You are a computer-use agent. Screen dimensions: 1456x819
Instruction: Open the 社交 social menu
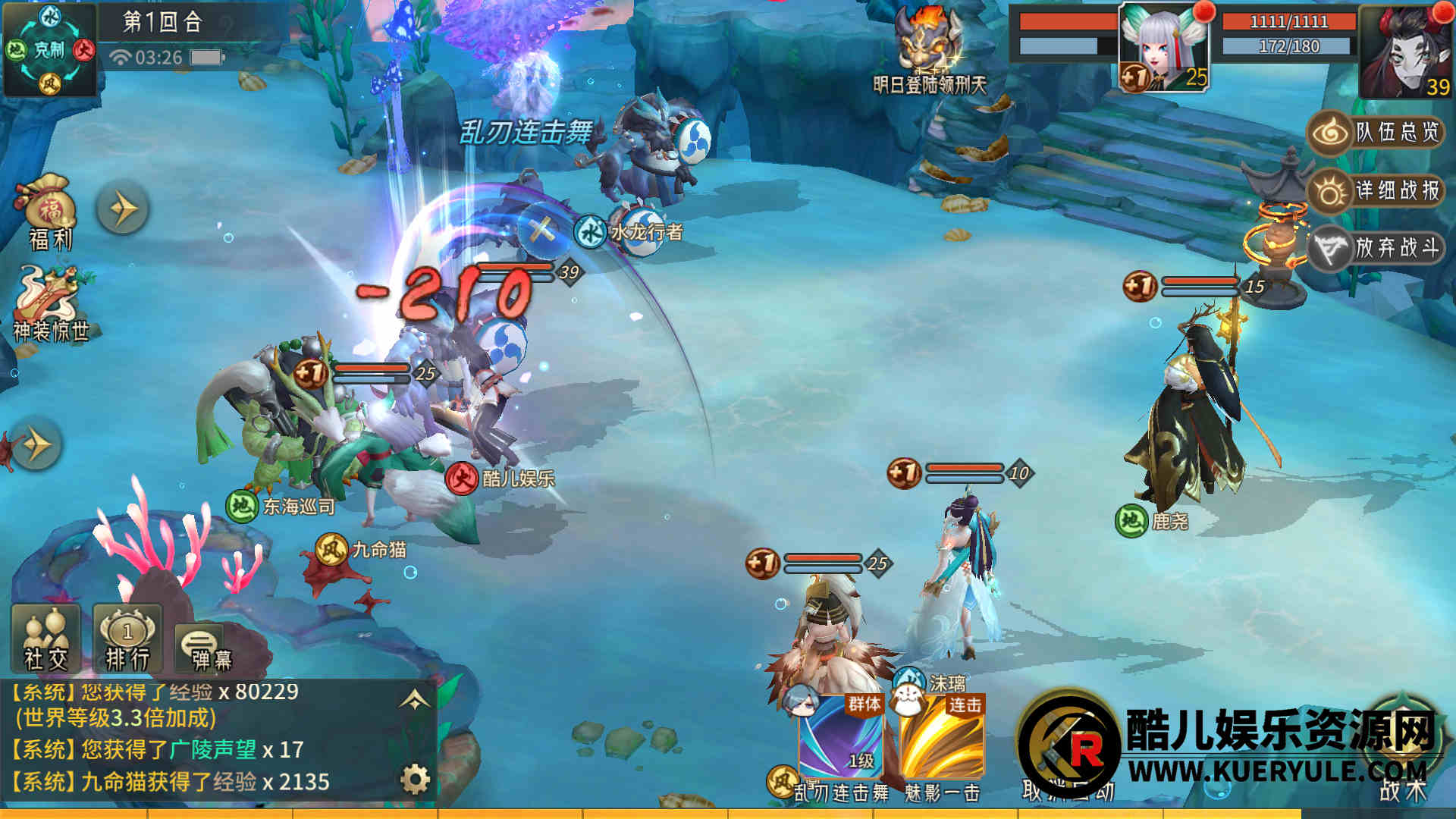point(46,639)
